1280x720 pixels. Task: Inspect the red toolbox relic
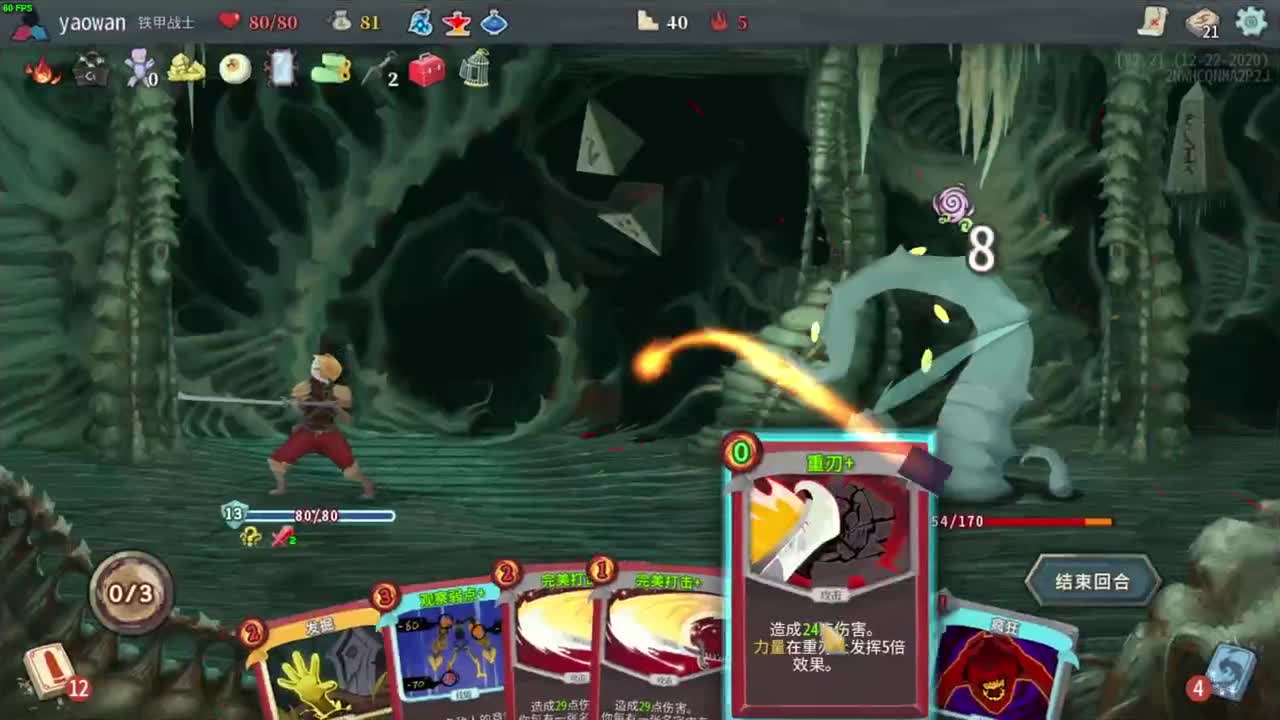427,70
